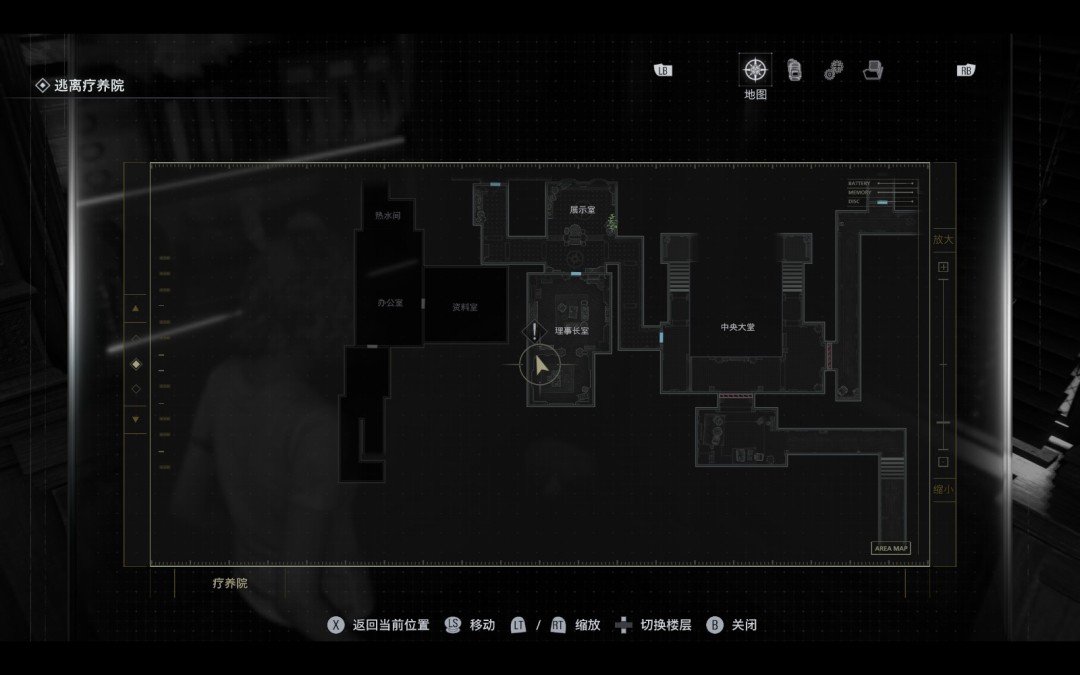Go up one floor with the up arrow
Image resolution: width=1080 pixels, height=675 pixels.
tap(136, 308)
